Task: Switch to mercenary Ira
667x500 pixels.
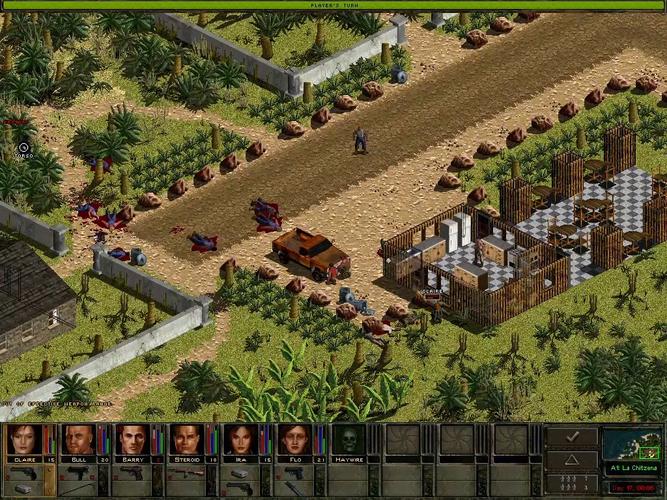Action: click(x=239, y=439)
